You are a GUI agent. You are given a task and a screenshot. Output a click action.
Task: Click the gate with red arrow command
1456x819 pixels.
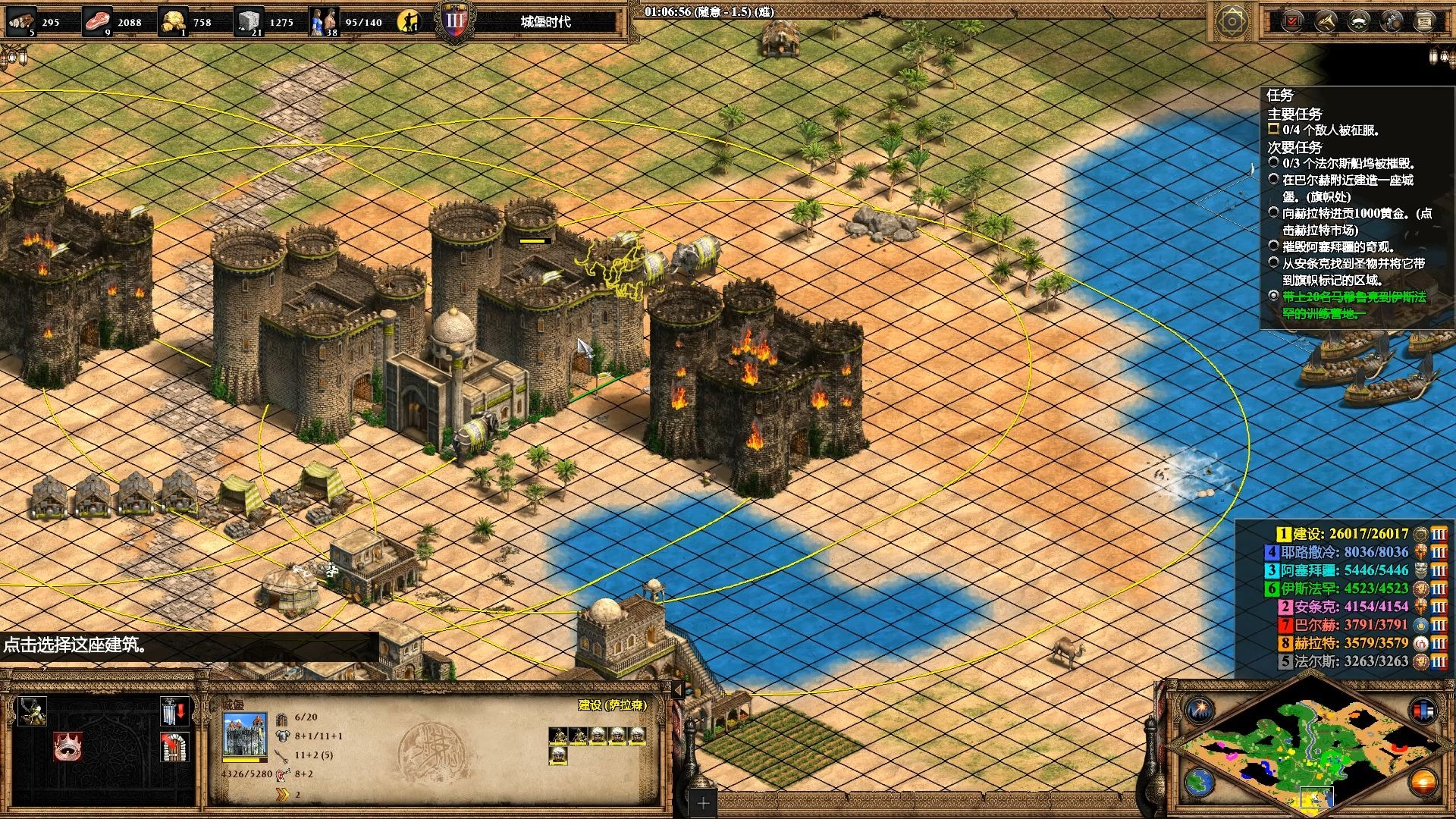[174, 747]
